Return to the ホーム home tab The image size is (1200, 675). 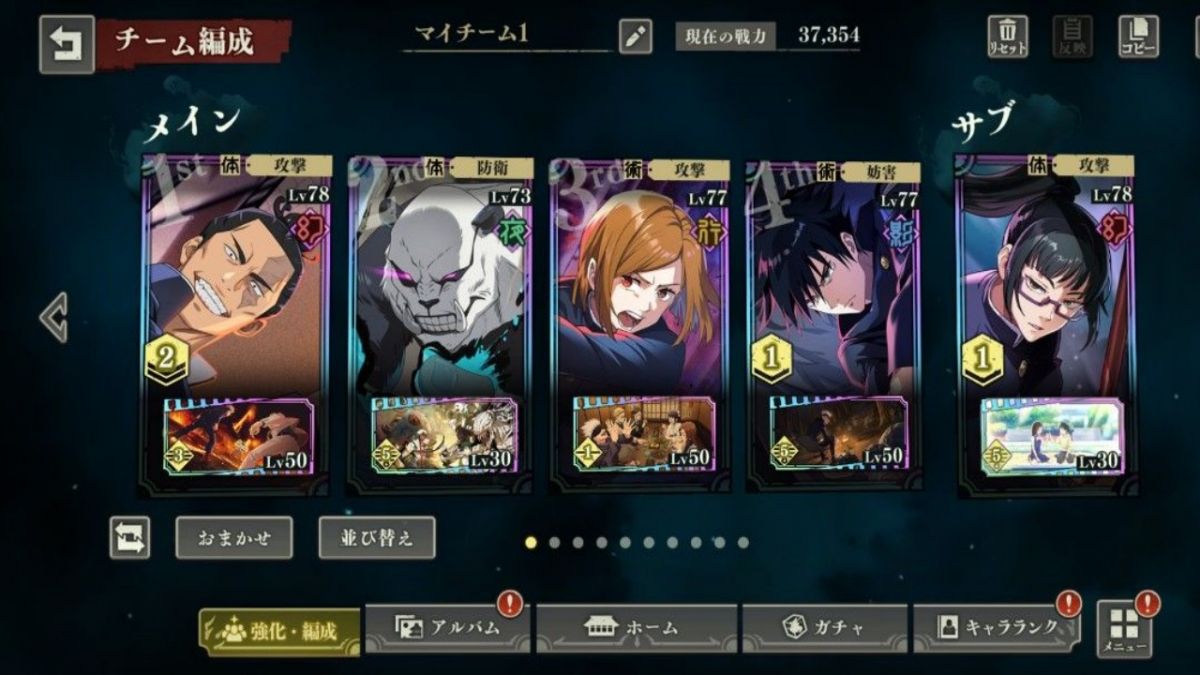point(636,628)
